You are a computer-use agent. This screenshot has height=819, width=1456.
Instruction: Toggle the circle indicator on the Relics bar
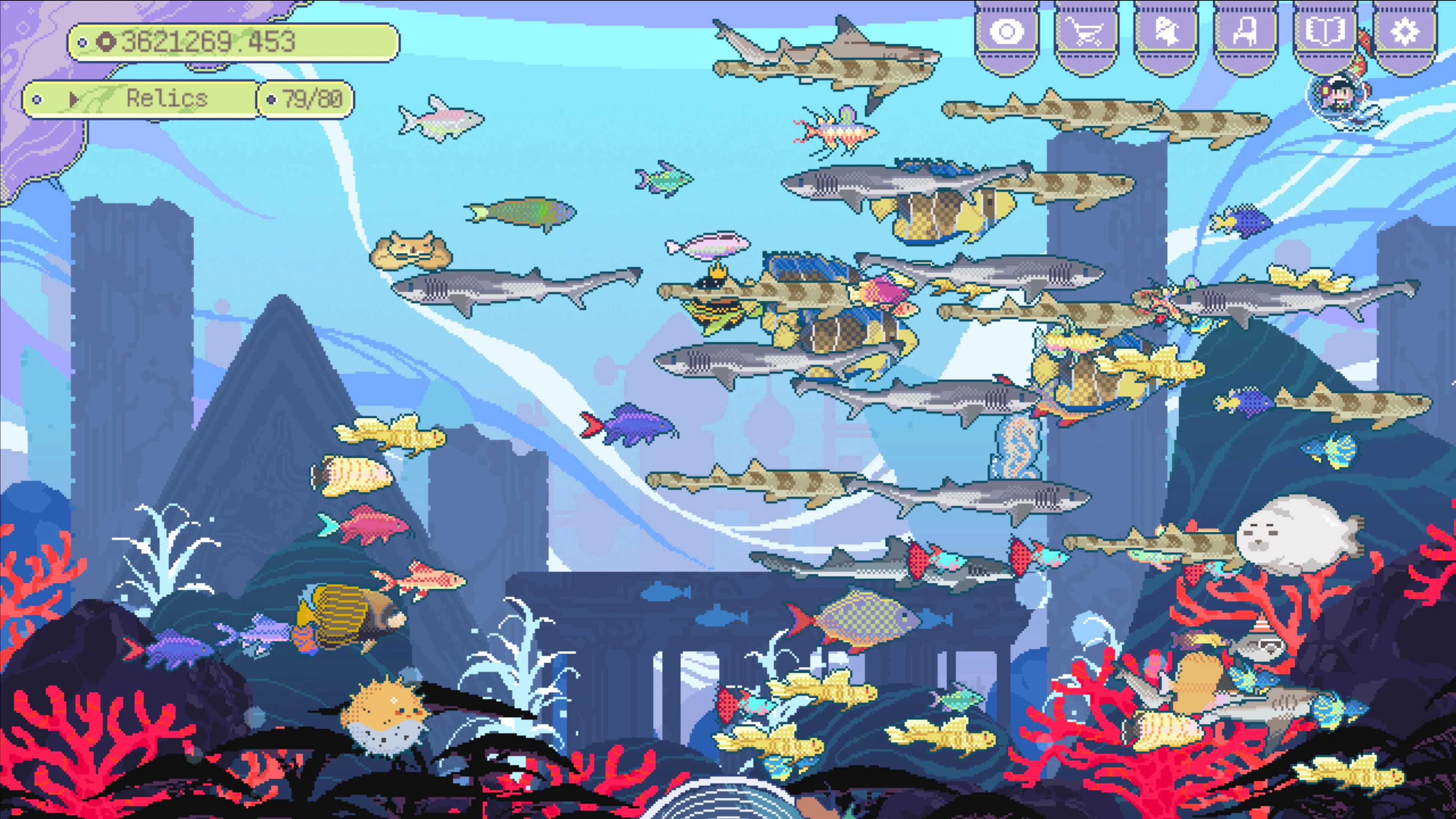point(37,99)
